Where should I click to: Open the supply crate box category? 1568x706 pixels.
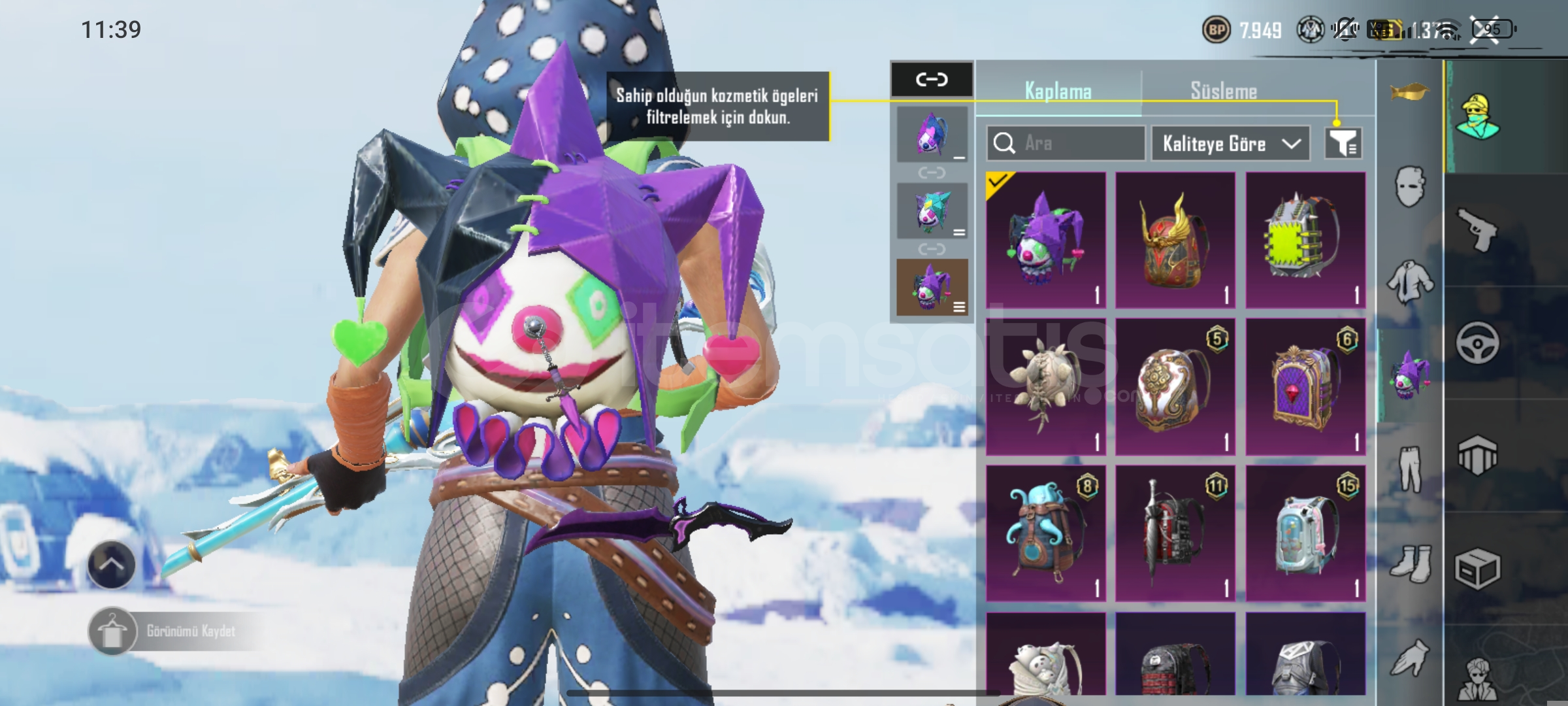(1477, 568)
